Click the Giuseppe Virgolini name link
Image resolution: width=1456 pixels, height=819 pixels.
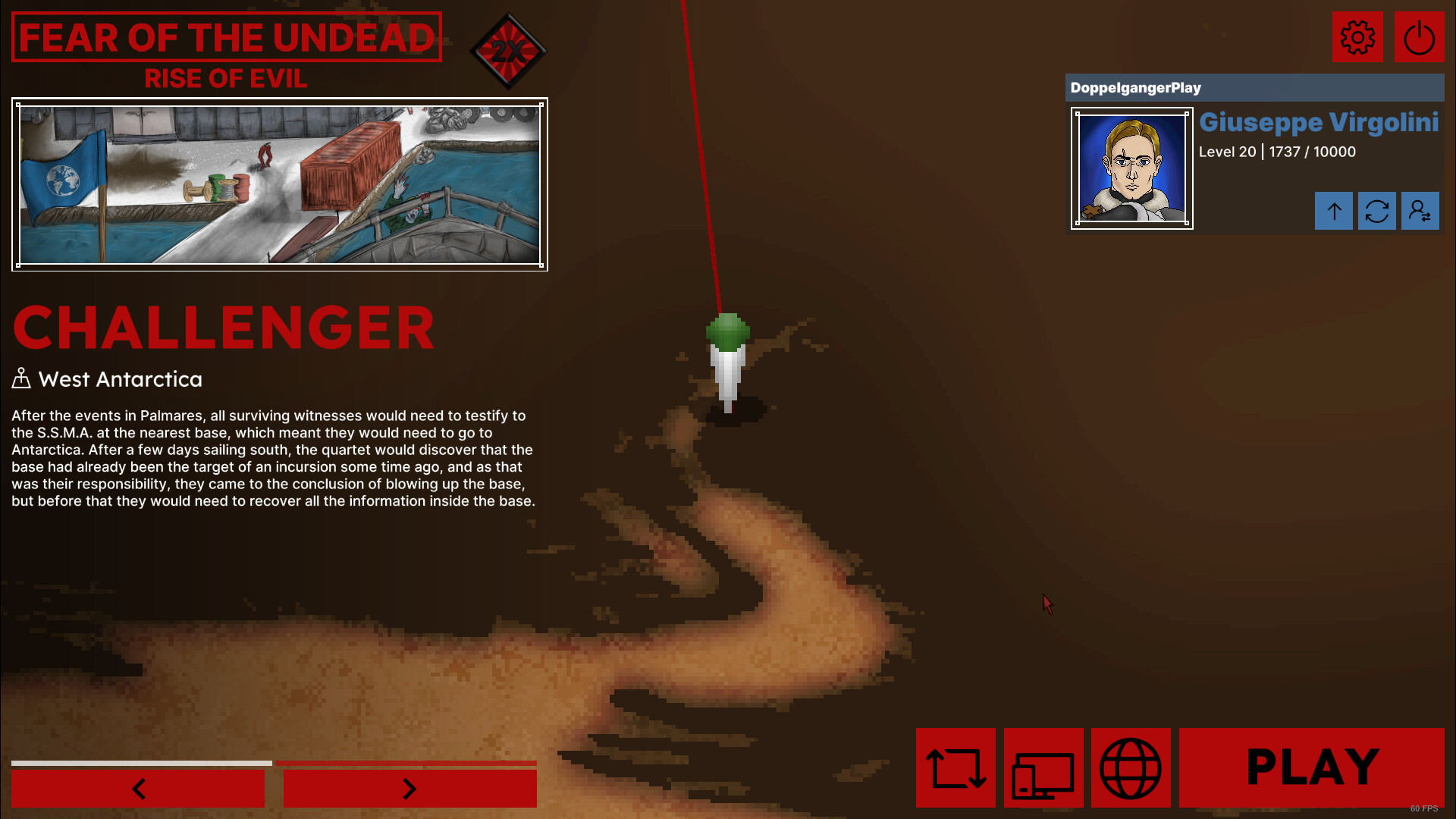(1318, 122)
